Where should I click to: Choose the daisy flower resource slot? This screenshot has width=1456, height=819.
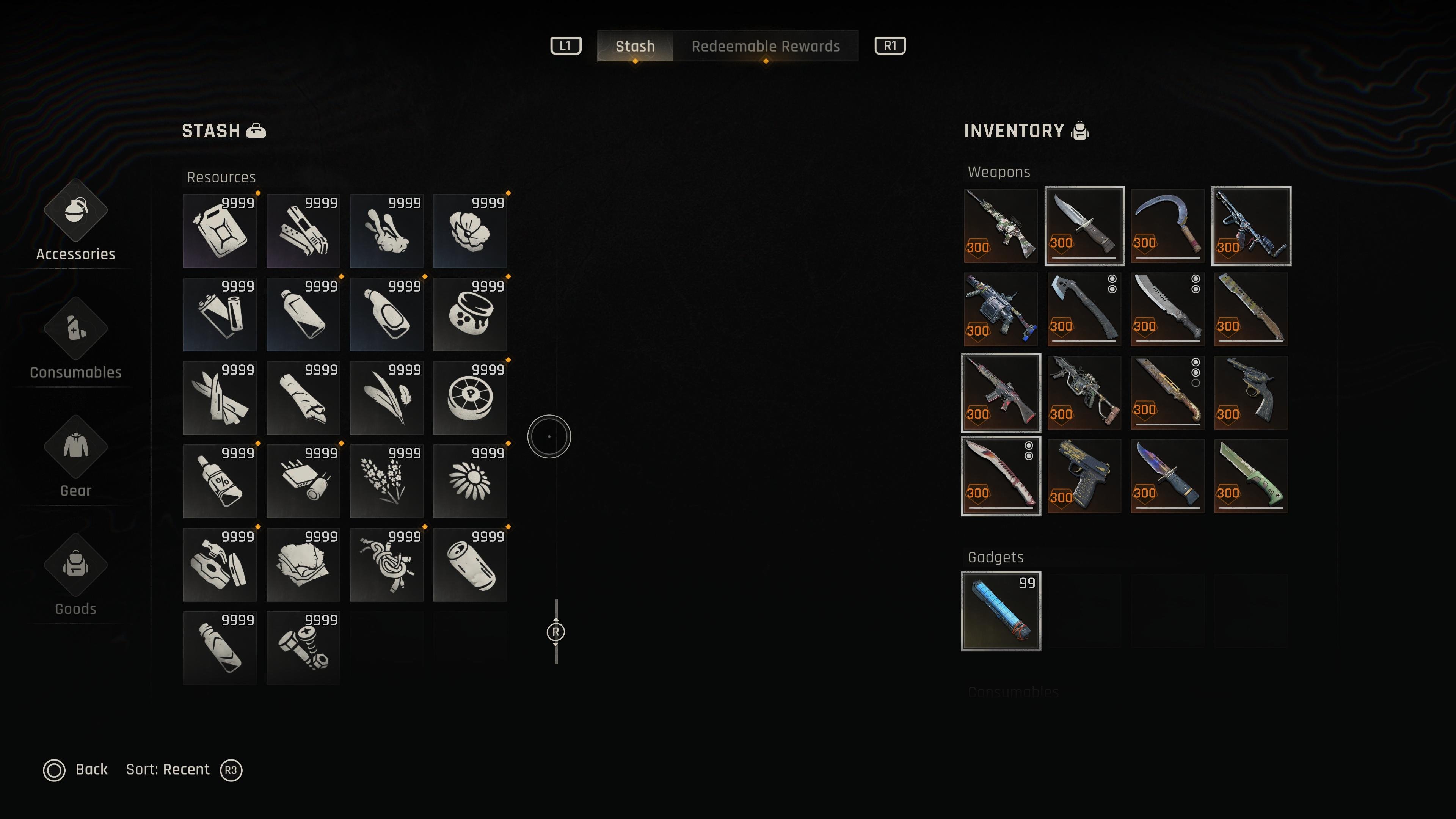tap(470, 481)
